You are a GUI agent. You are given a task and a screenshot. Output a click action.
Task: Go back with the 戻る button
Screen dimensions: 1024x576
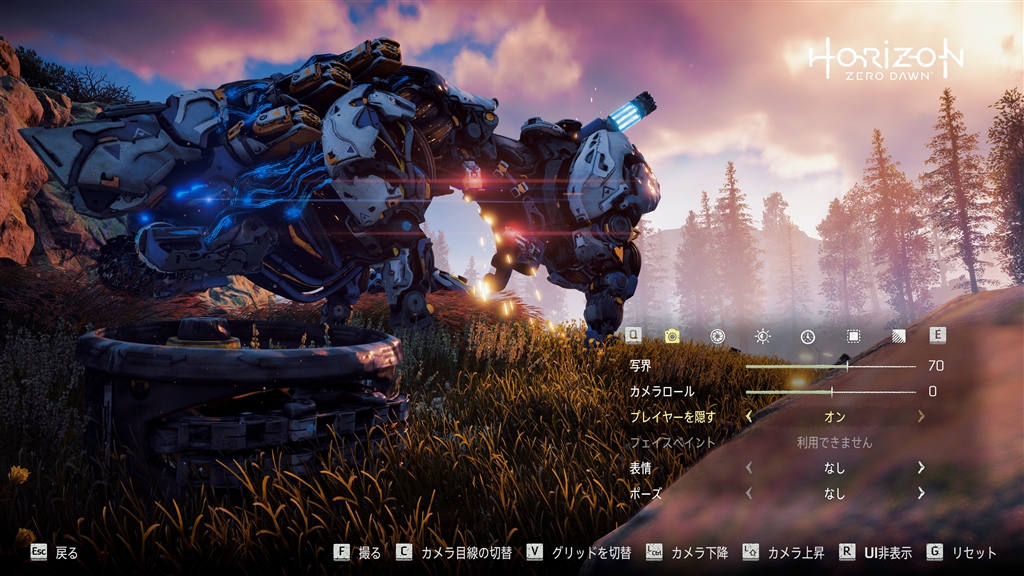pos(54,552)
